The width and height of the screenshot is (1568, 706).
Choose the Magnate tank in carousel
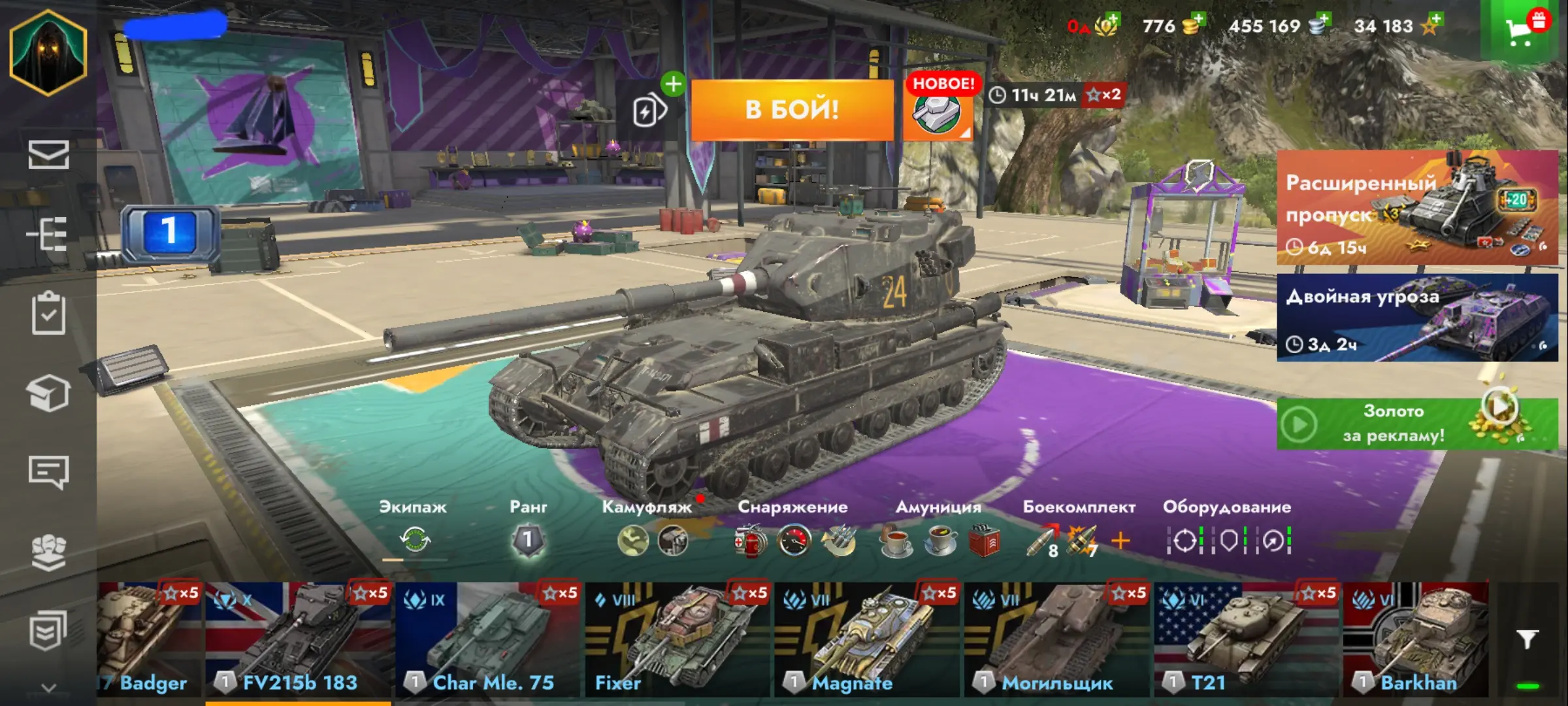click(x=867, y=641)
